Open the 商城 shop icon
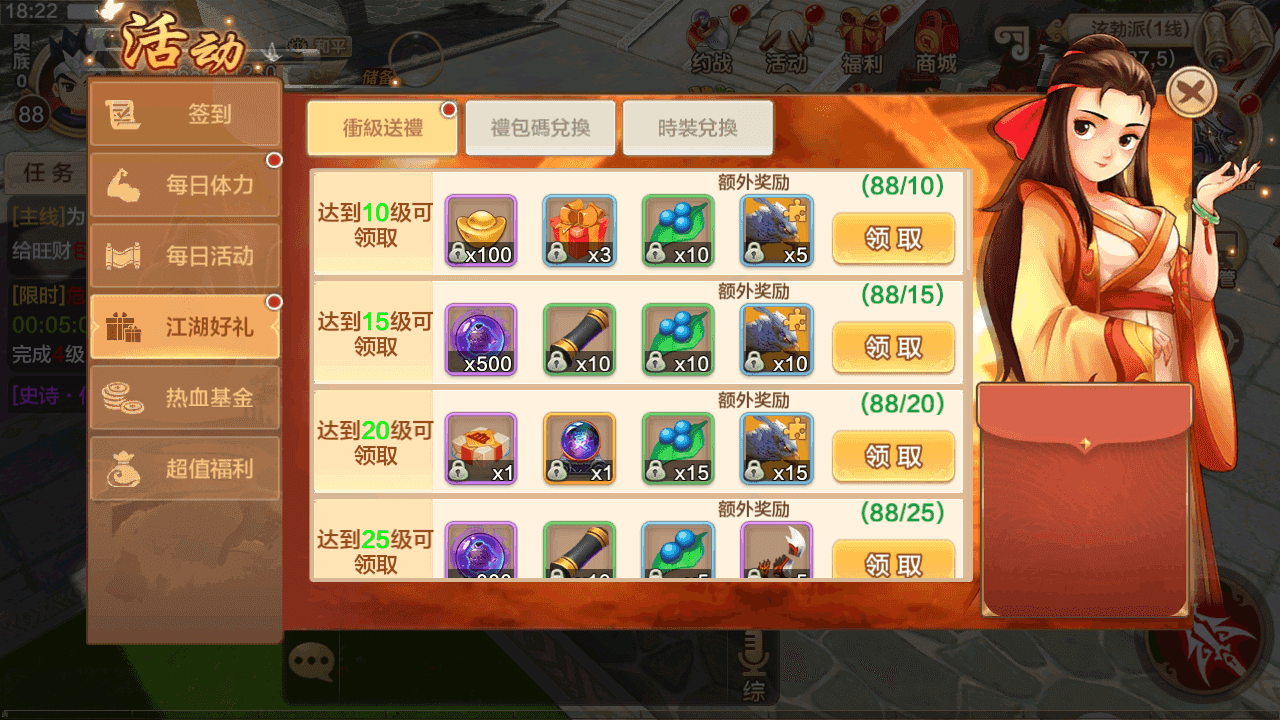The image size is (1280, 720). (934, 40)
